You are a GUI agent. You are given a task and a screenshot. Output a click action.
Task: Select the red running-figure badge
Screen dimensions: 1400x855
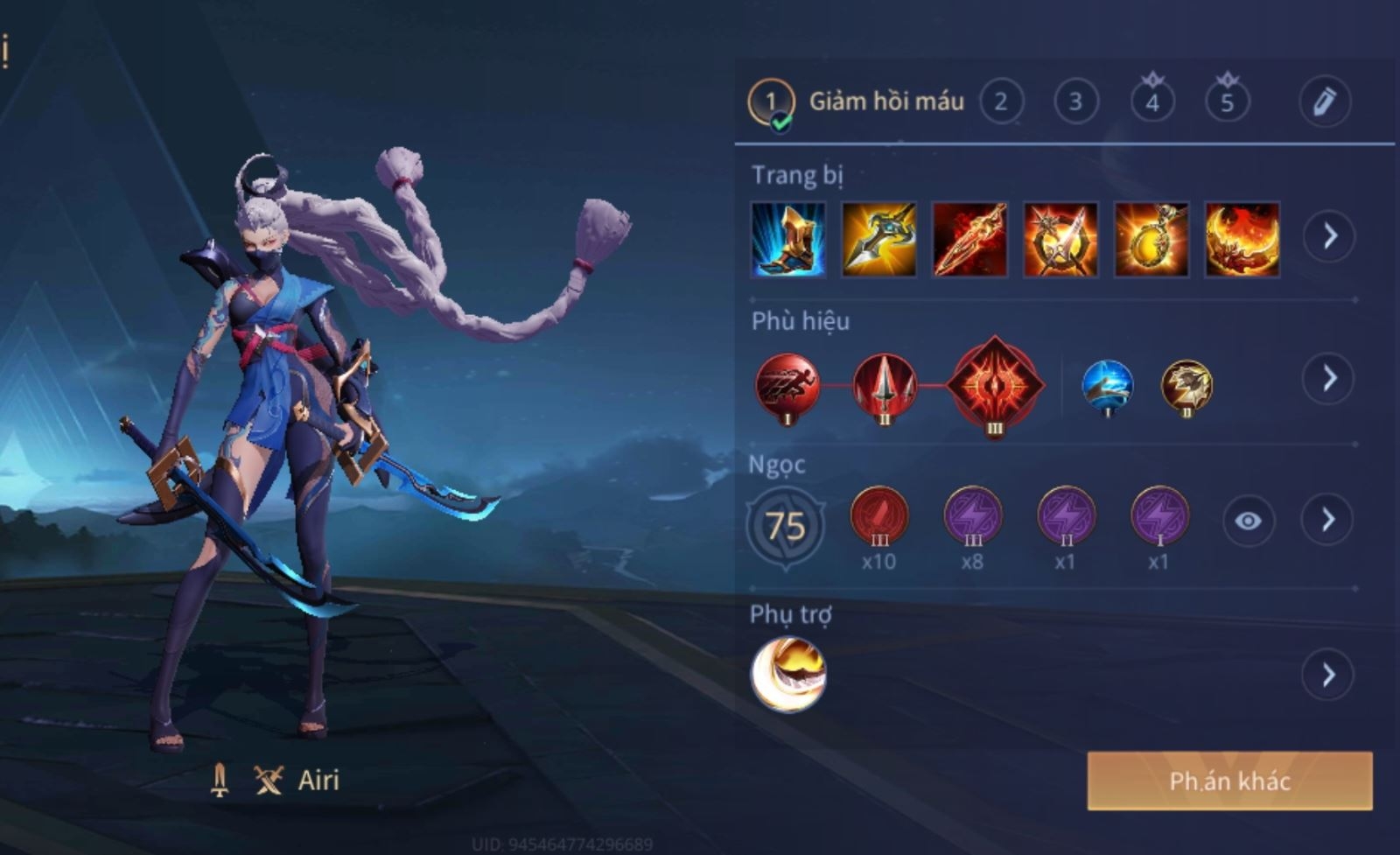pos(787,387)
